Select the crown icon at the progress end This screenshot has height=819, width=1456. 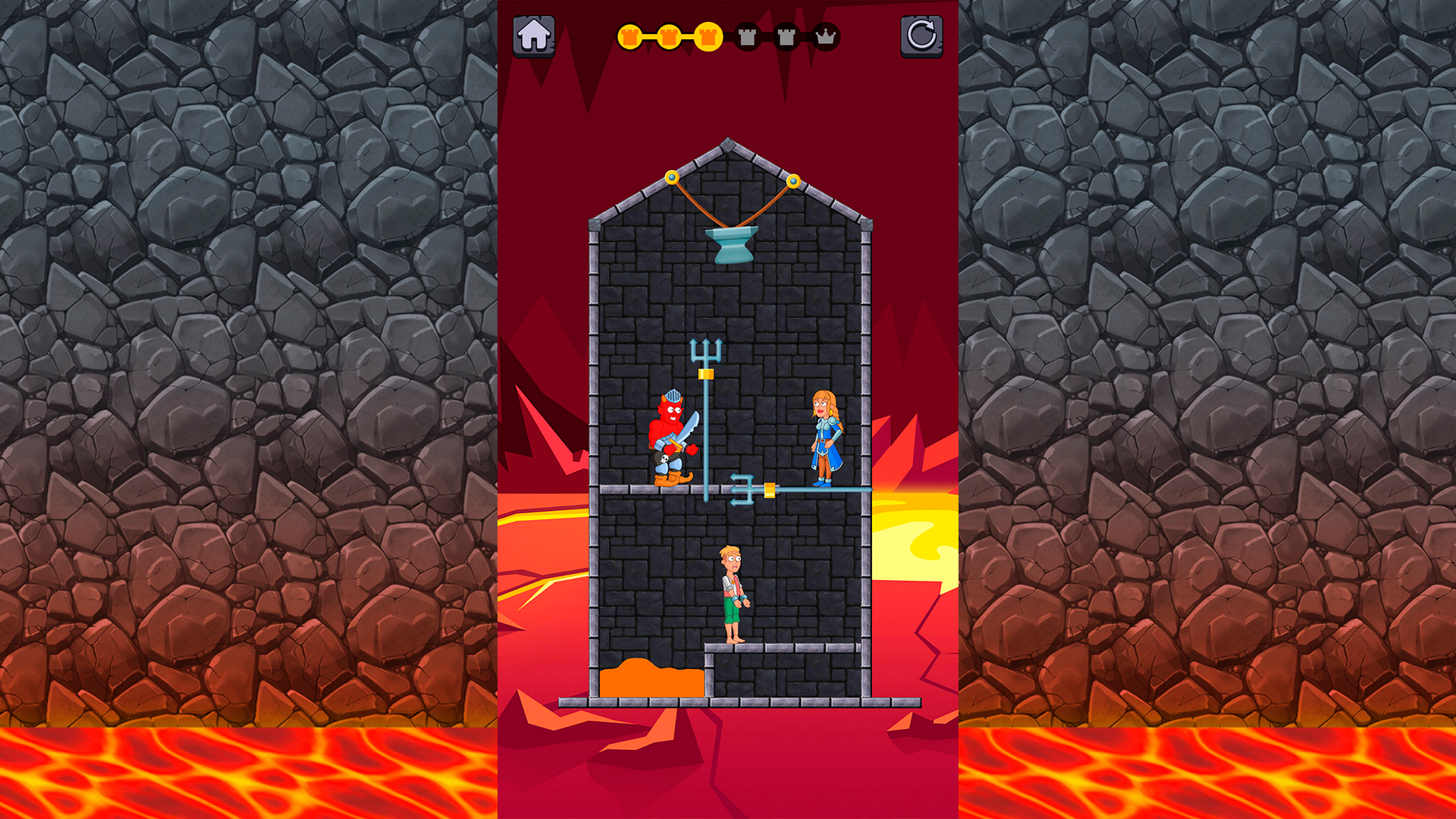coord(827,36)
